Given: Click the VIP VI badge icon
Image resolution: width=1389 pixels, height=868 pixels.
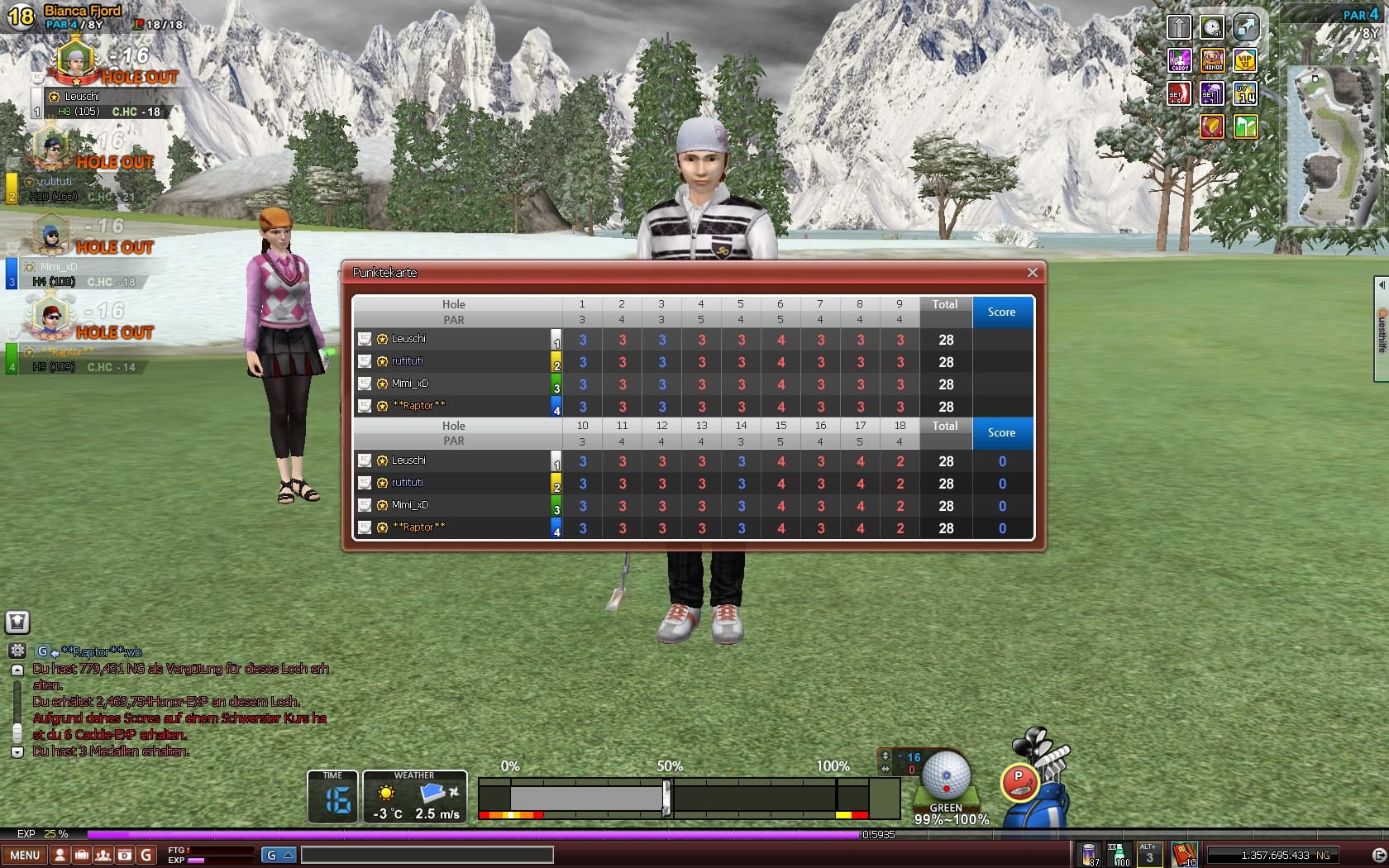Looking at the screenshot, I should [1245, 60].
